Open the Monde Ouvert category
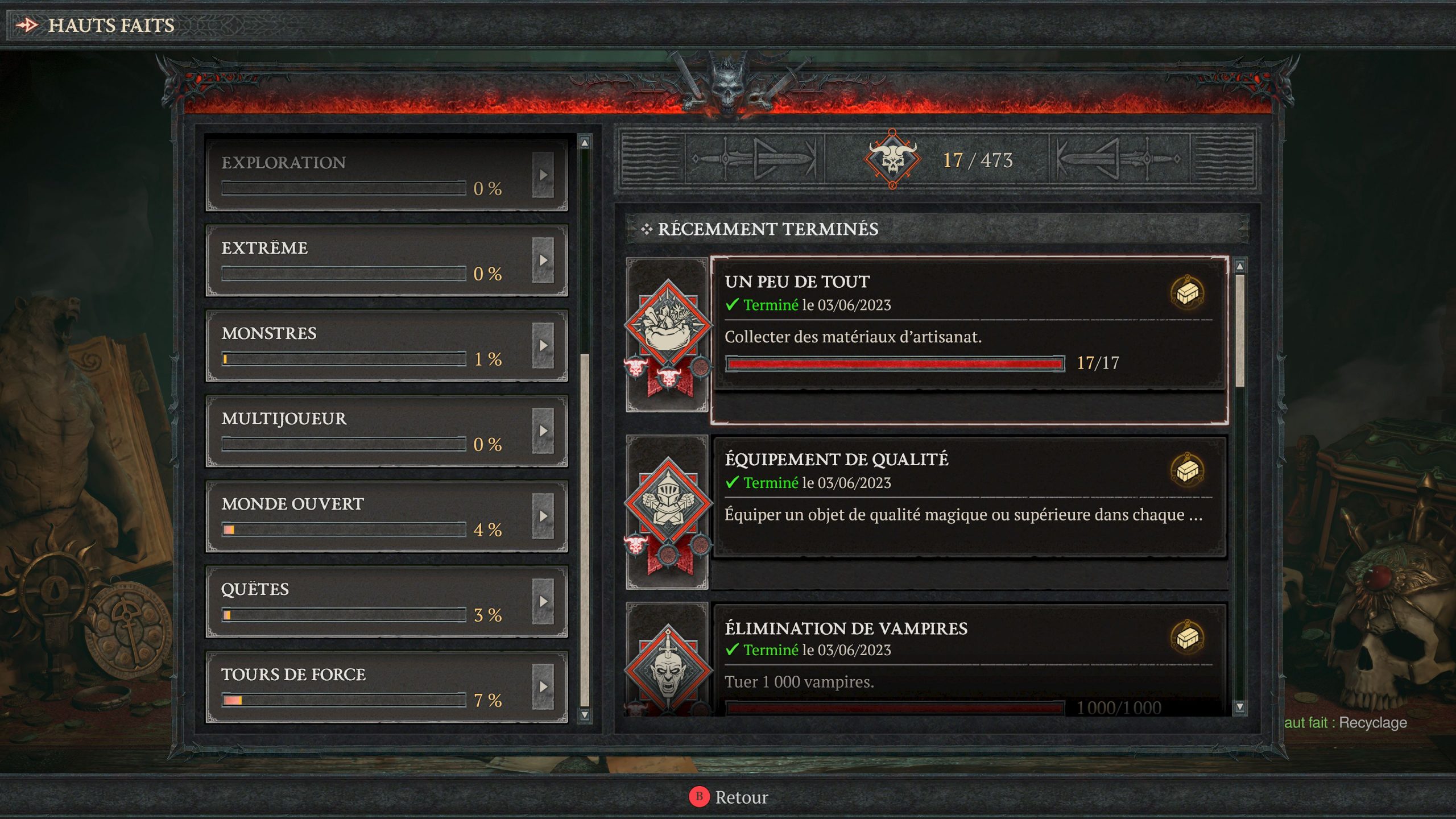1456x819 pixels. point(375,515)
